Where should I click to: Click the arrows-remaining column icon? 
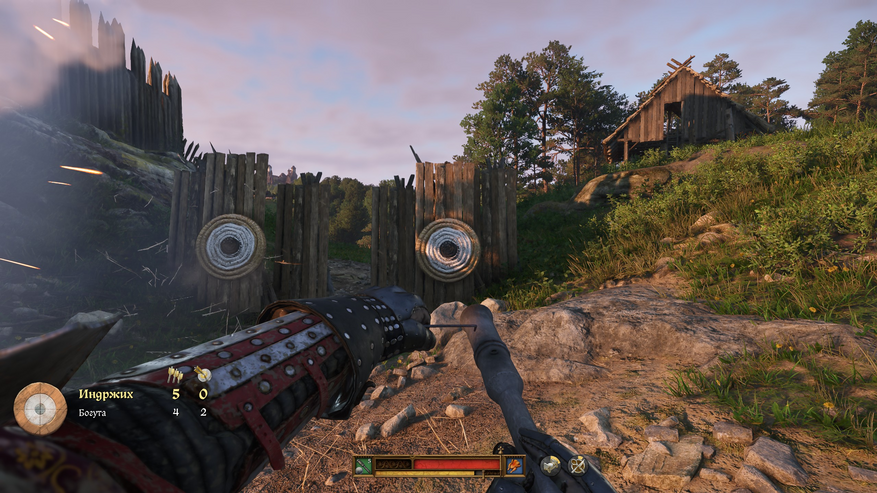175,375
